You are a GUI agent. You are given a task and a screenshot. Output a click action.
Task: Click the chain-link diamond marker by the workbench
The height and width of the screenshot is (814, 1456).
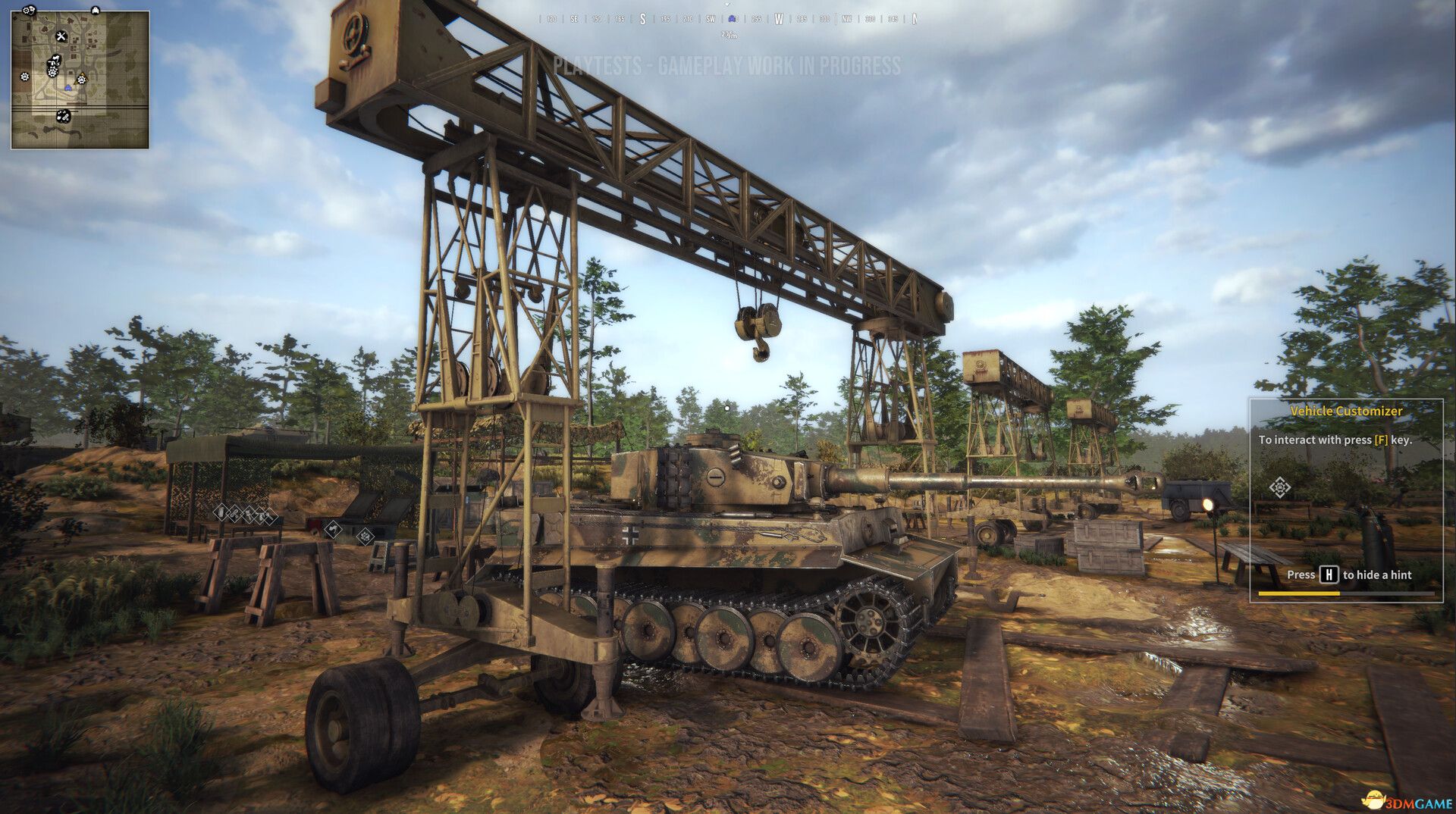(x=233, y=512)
